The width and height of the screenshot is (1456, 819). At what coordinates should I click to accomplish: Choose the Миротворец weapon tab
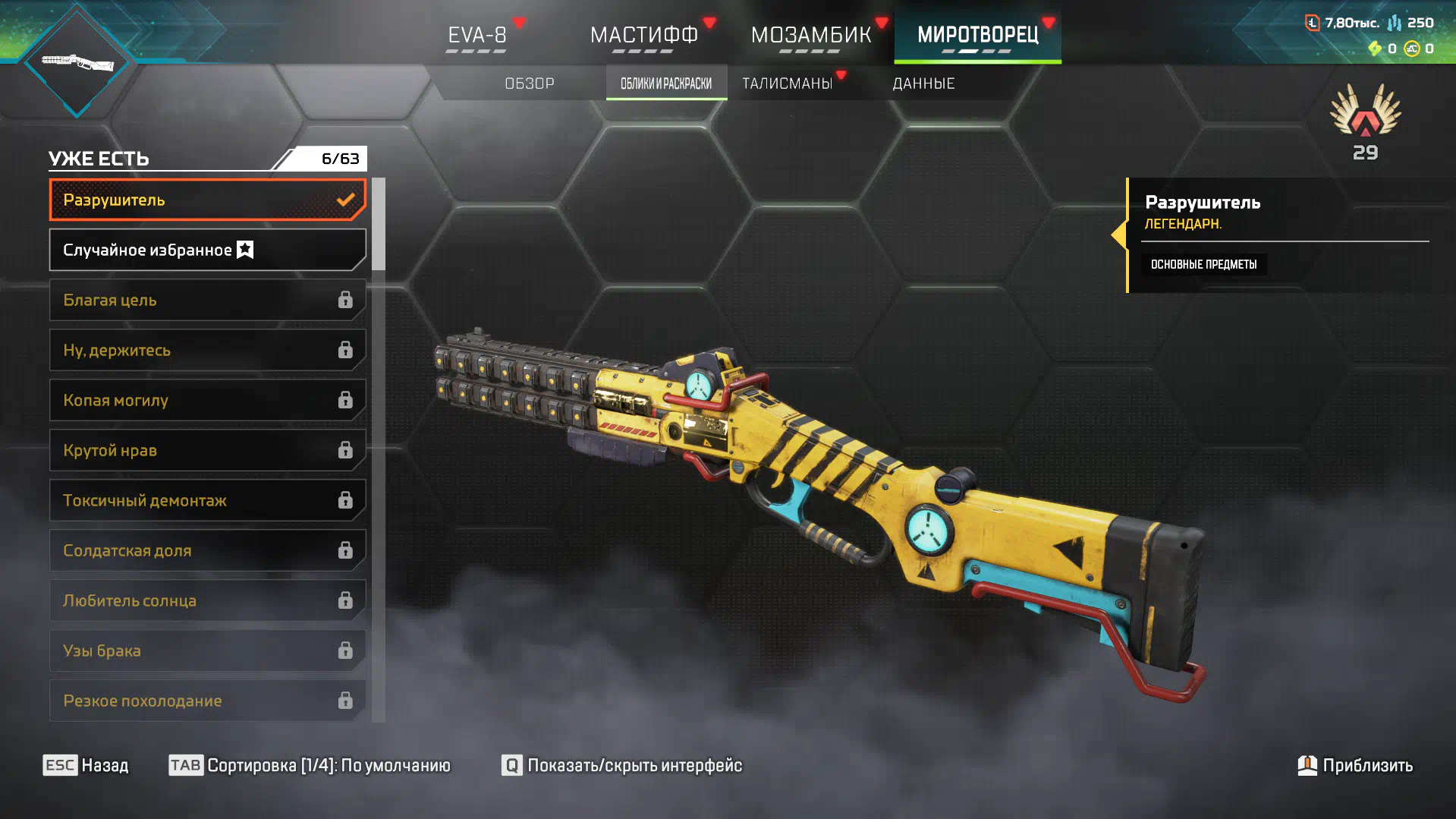[x=977, y=35]
